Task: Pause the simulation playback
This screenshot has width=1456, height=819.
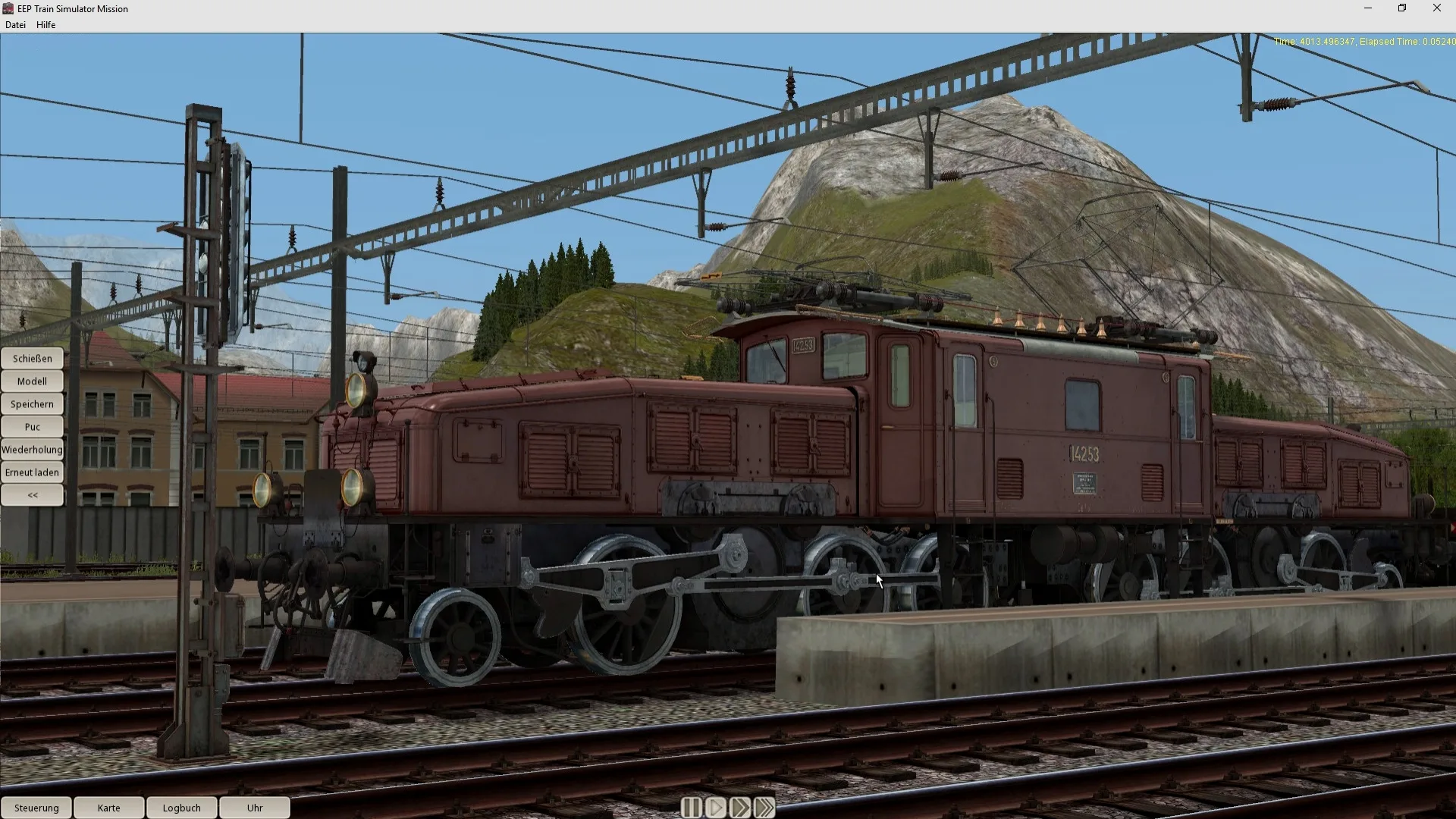Action: point(691,808)
